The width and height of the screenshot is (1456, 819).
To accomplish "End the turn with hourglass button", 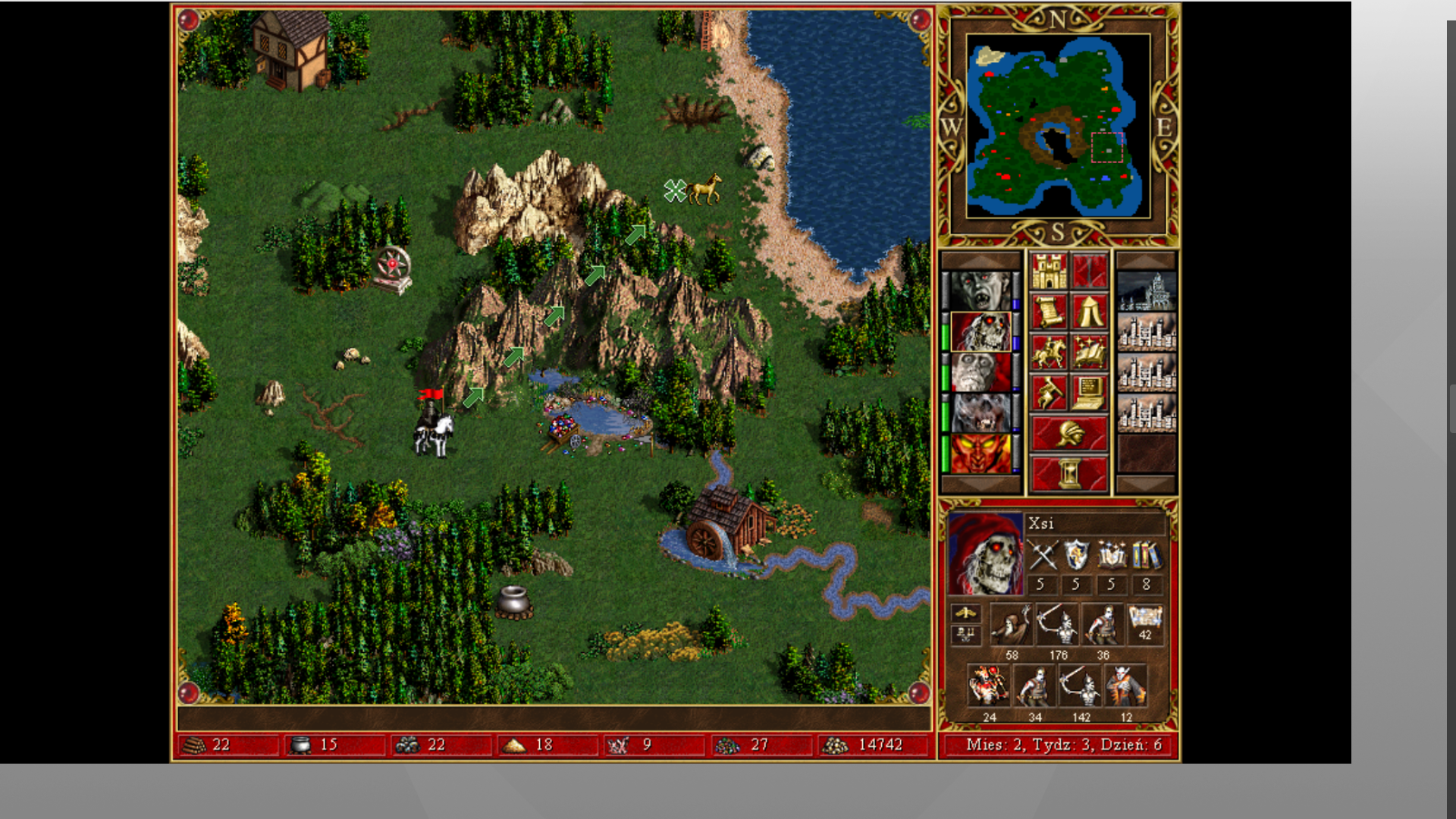I will click(1068, 474).
